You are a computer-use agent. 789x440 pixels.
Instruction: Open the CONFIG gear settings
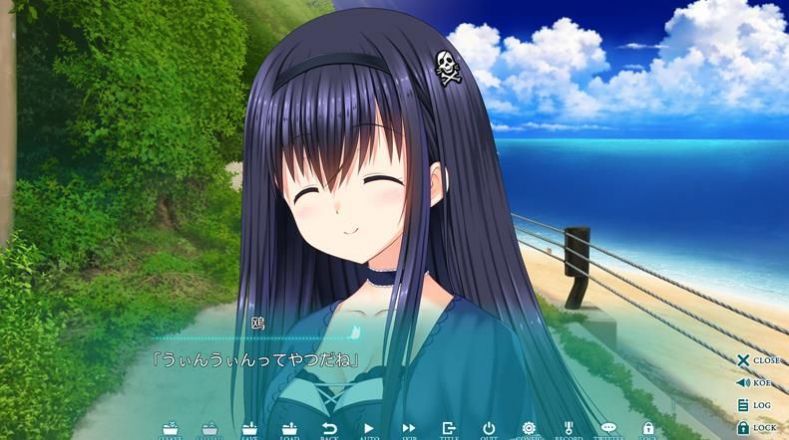click(x=529, y=430)
